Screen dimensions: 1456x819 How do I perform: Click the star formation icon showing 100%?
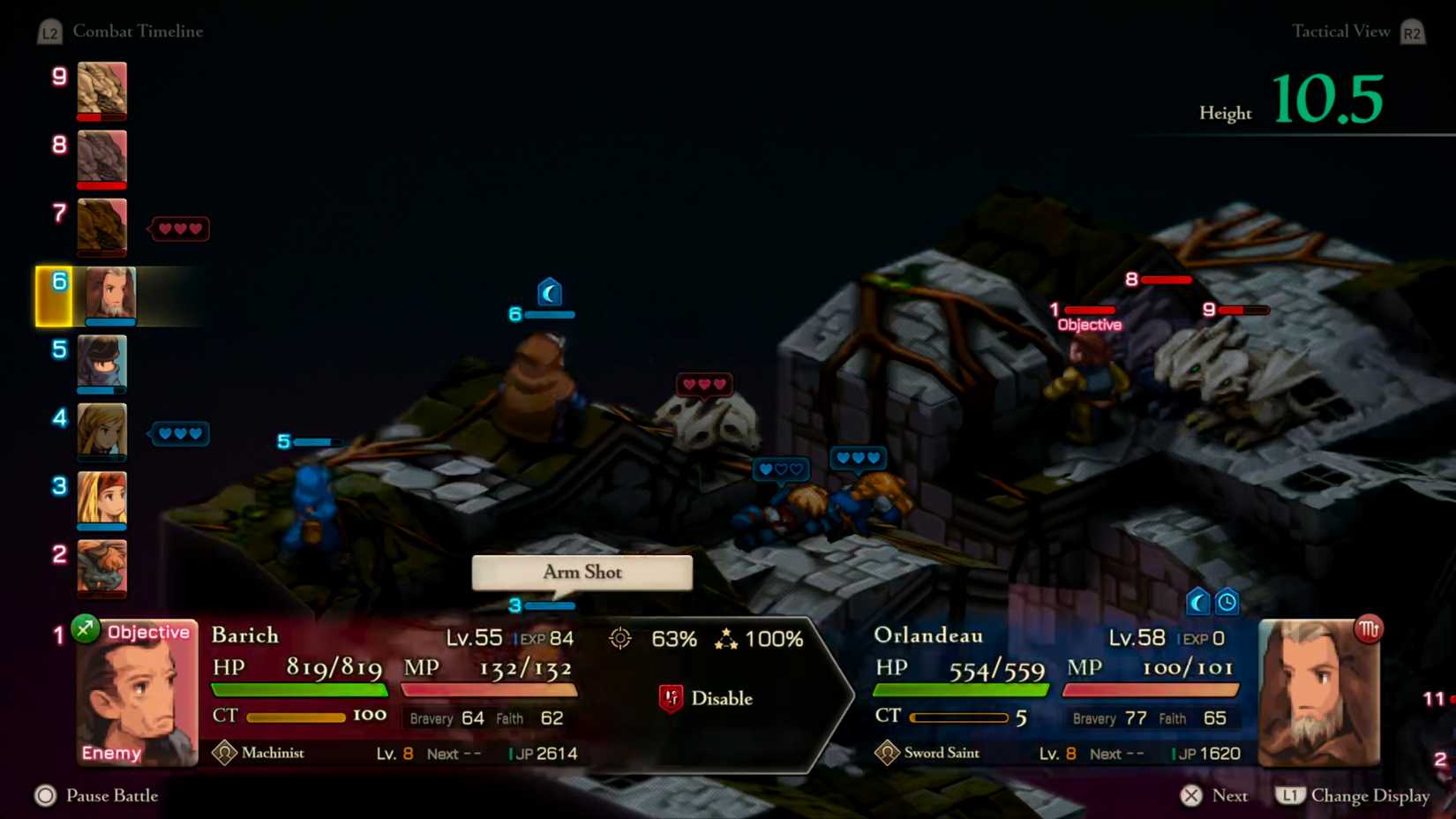[727, 637]
